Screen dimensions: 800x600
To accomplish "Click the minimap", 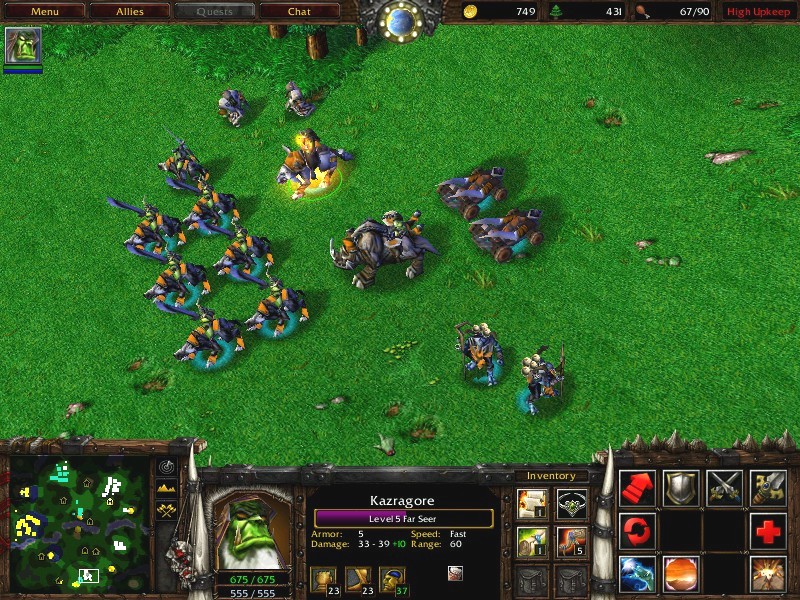I will pyautogui.click(x=78, y=522).
